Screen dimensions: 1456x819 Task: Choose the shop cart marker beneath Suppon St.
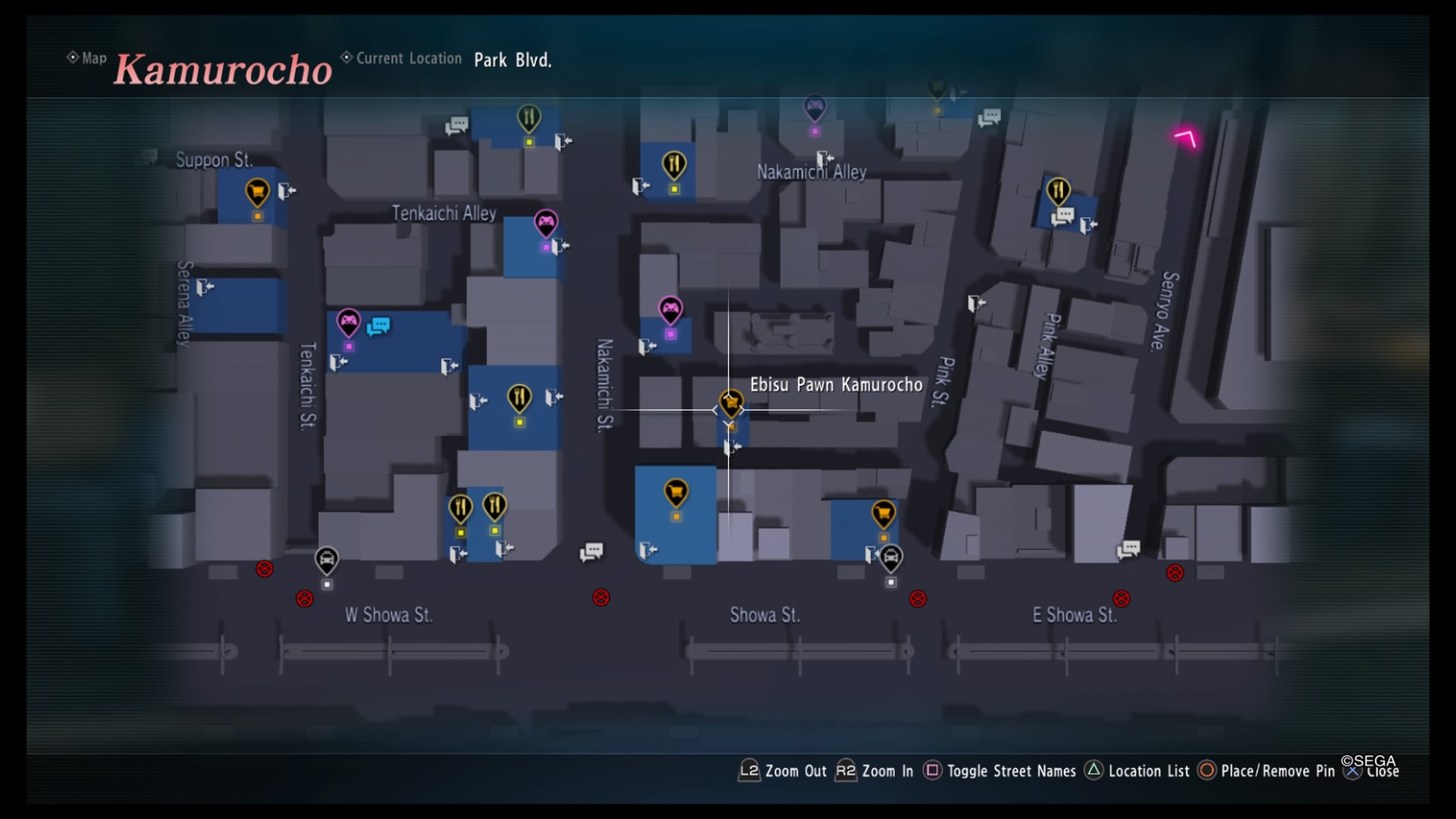pos(257,191)
